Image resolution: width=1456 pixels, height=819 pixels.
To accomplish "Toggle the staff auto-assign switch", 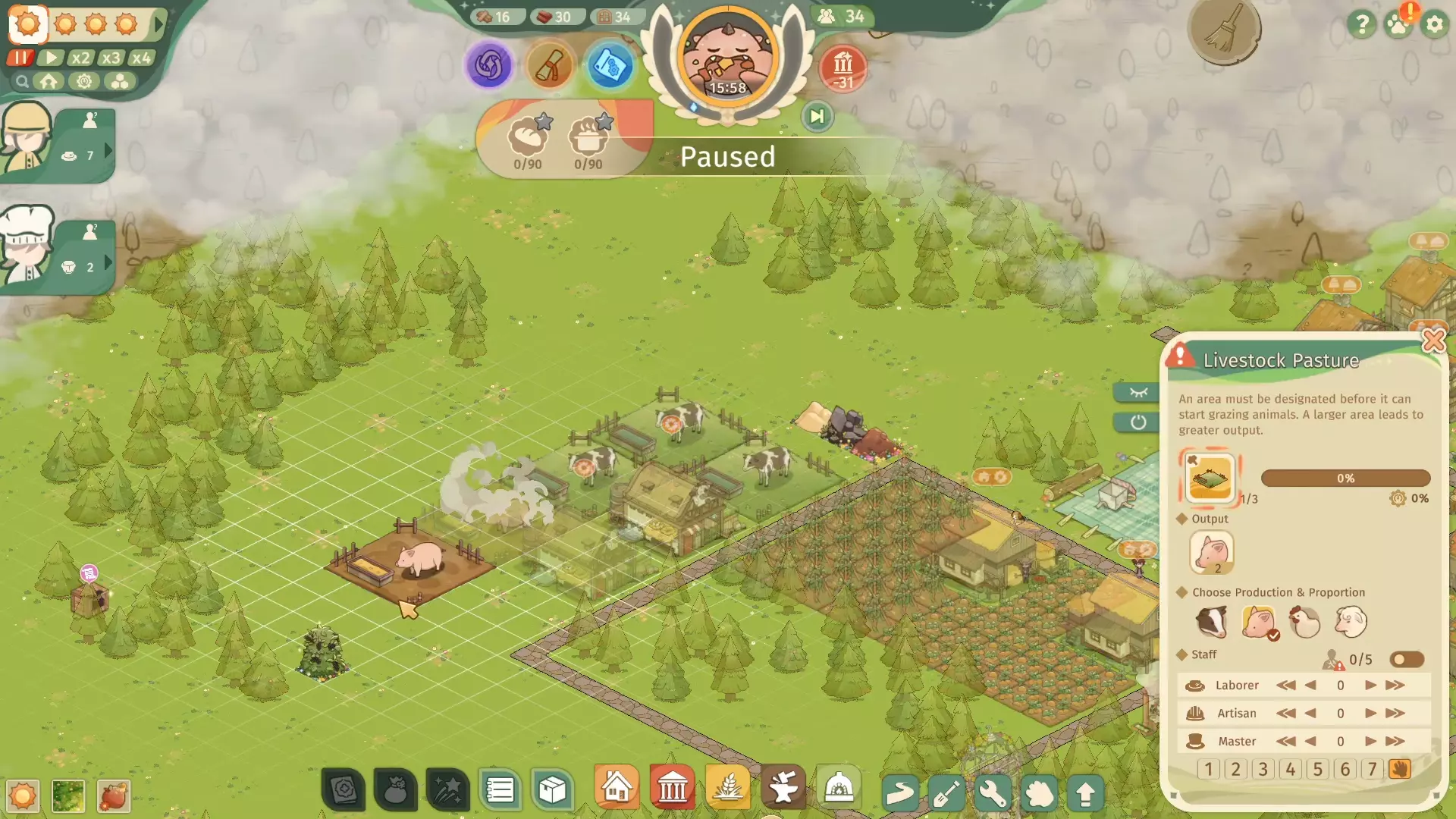I will click(x=1407, y=659).
